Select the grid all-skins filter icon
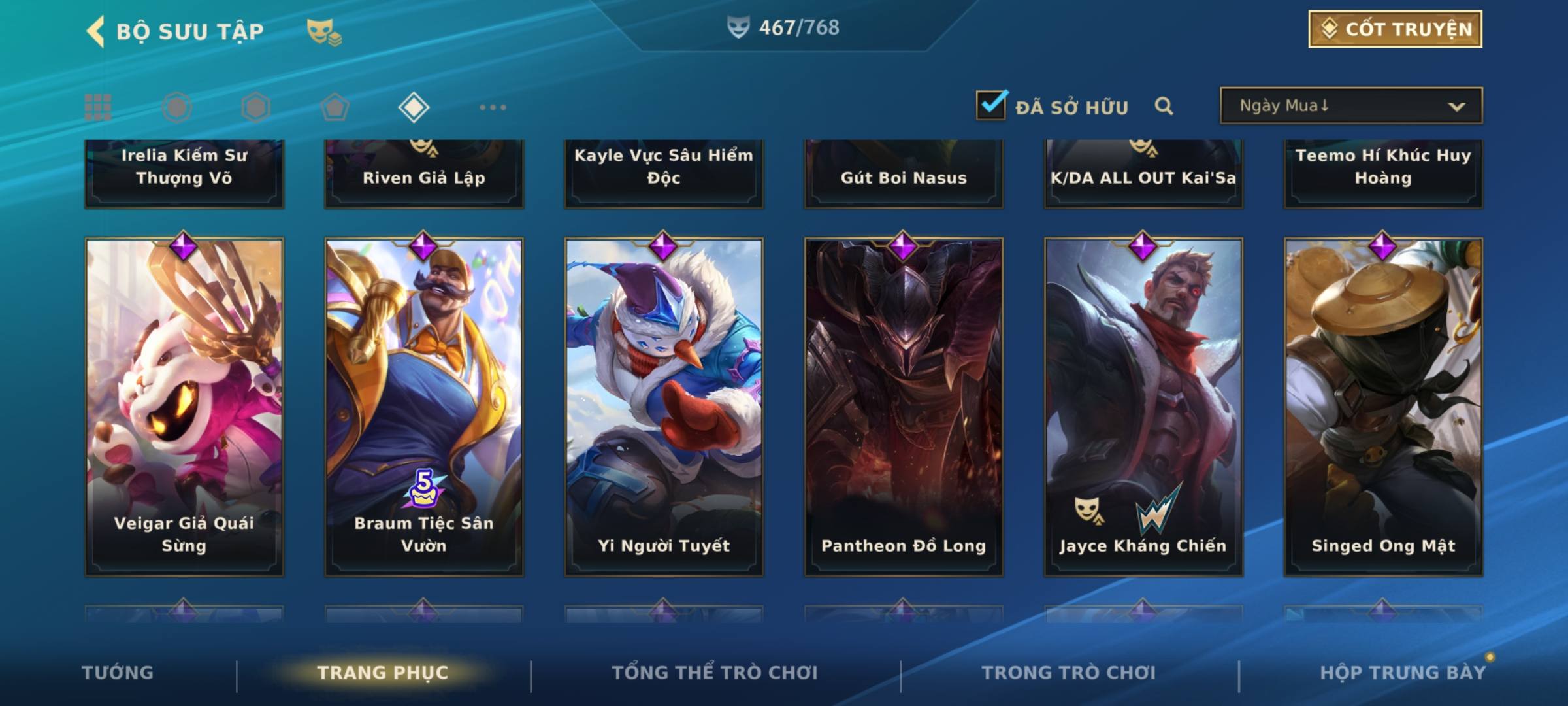Image resolution: width=1568 pixels, height=706 pixels. [98, 107]
